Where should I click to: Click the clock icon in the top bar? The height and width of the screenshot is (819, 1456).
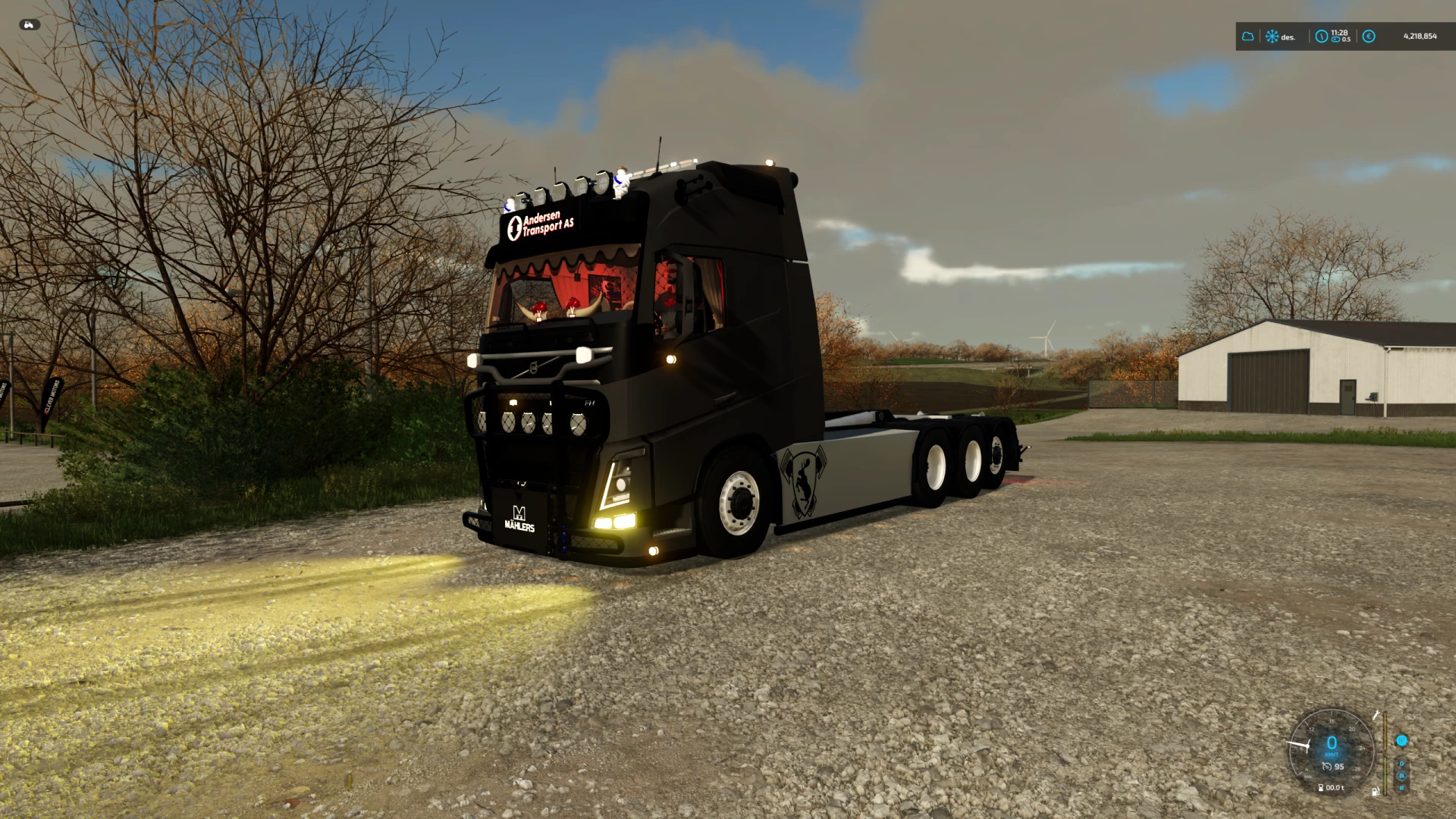pos(1322,36)
